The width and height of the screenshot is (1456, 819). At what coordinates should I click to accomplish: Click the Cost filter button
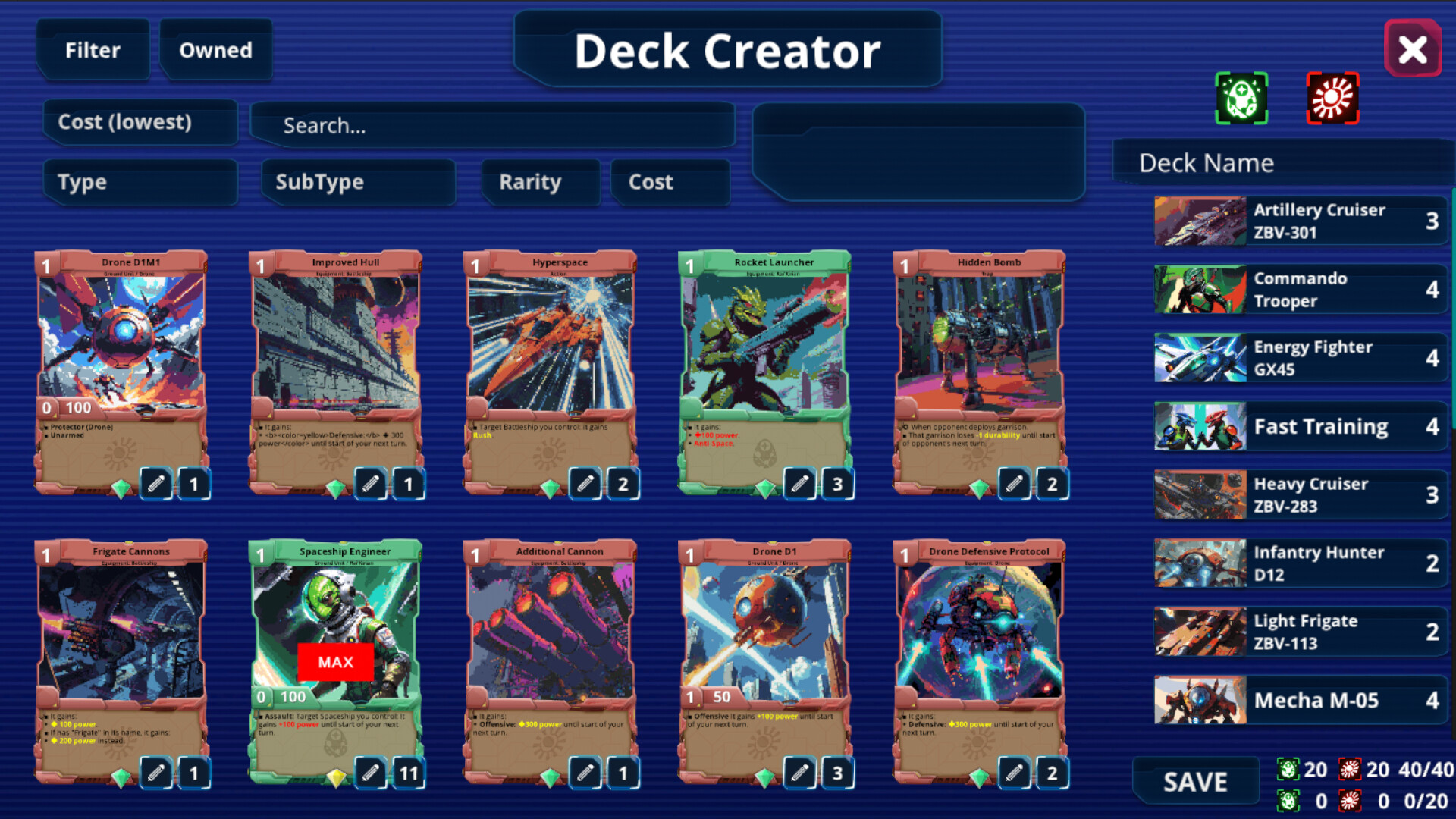[x=670, y=182]
